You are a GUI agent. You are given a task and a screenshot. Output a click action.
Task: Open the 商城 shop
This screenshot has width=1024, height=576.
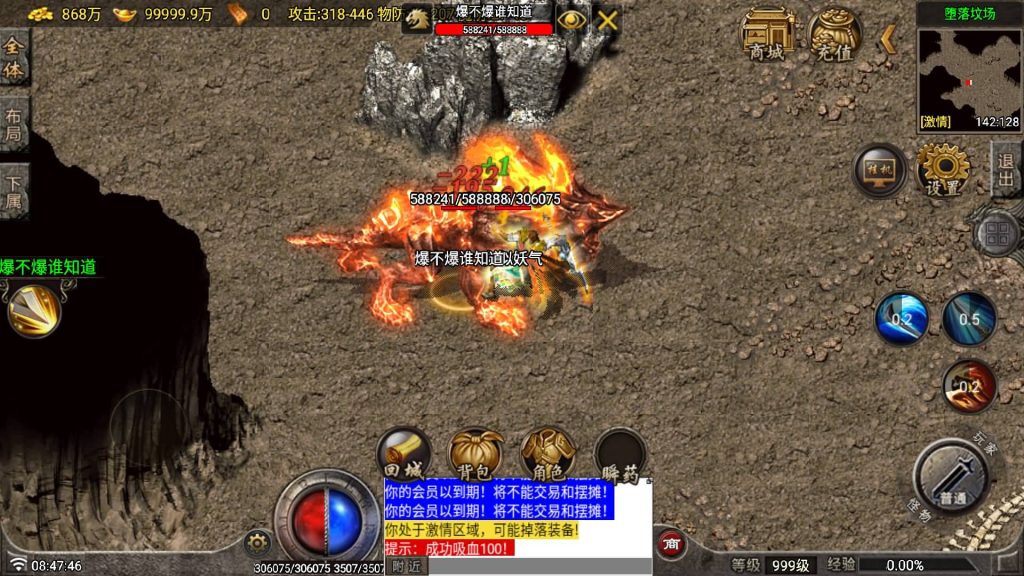767,34
